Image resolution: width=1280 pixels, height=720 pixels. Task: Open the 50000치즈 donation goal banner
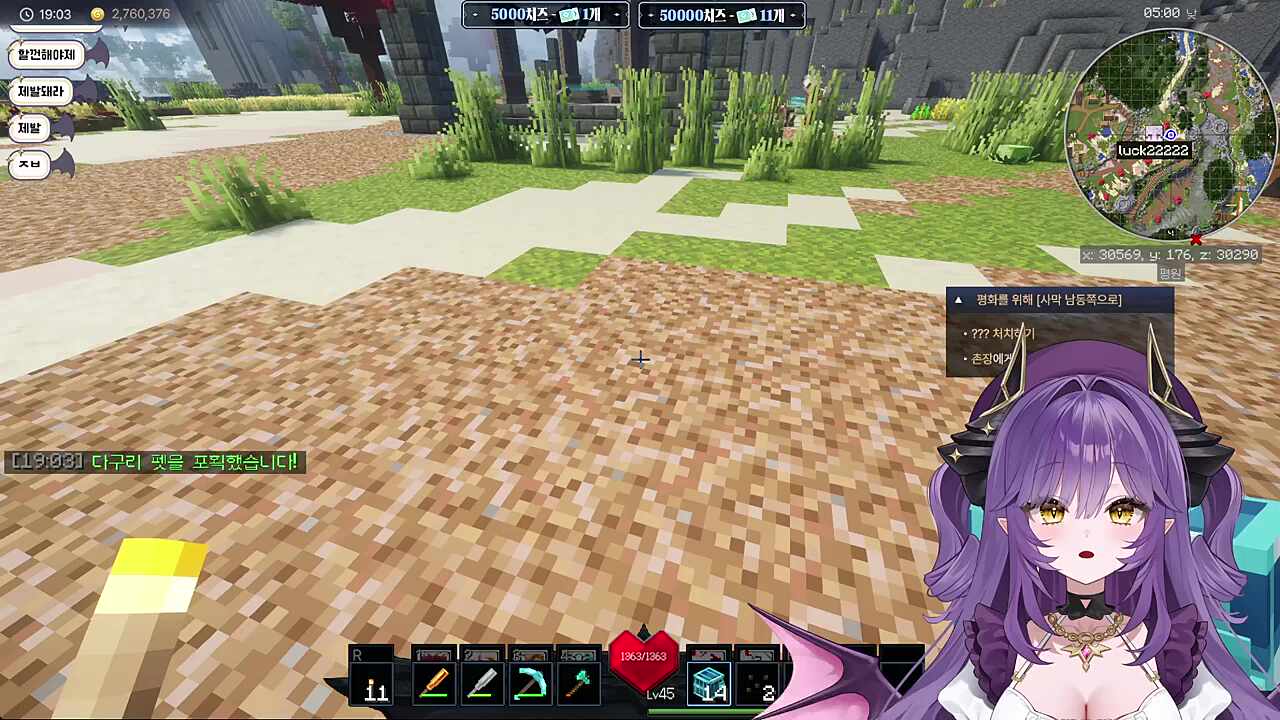pos(721,15)
